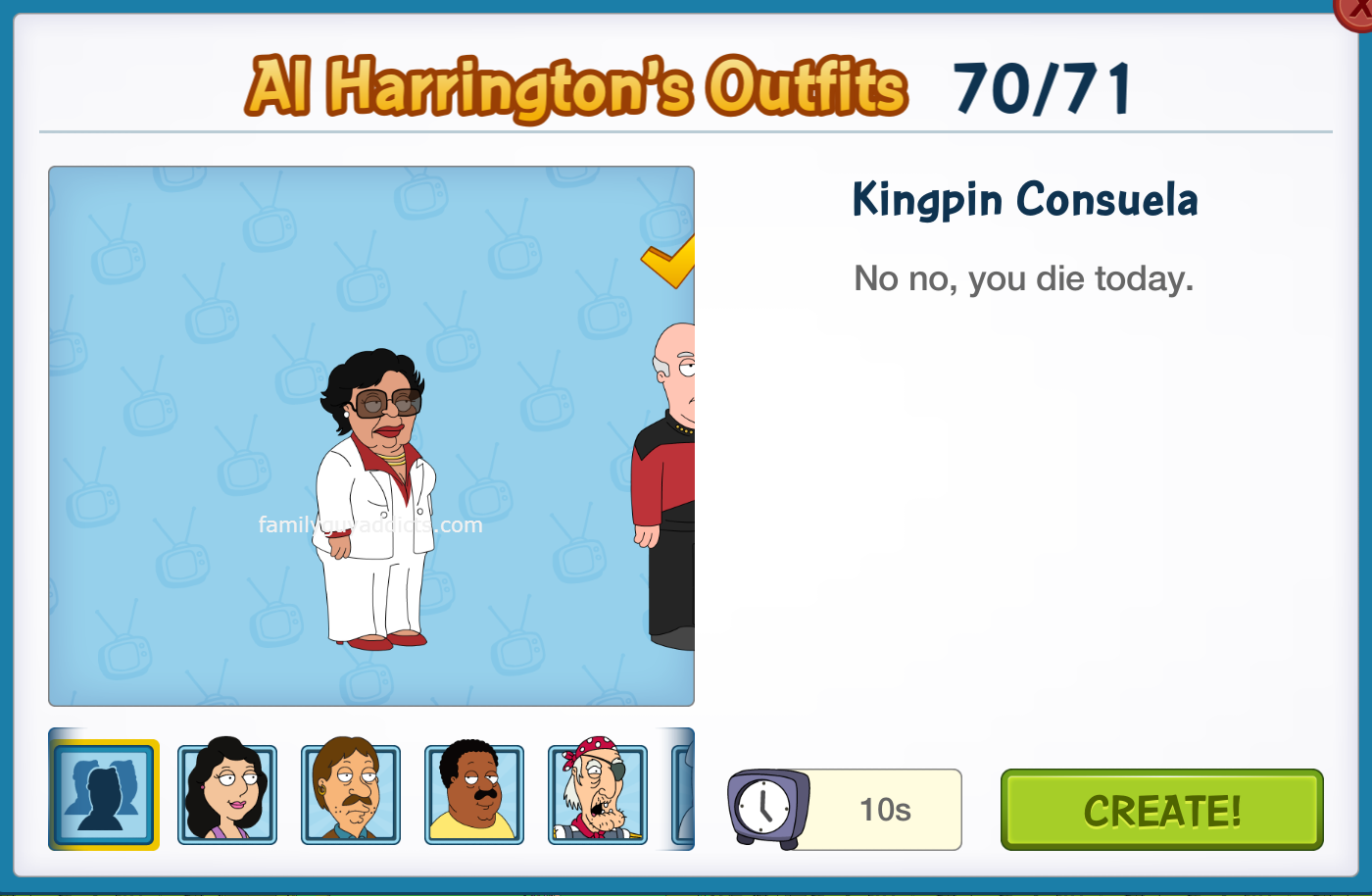The width and height of the screenshot is (1372, 896).
Task: Pick the Bruce character portrait
Action: tap(351, 794)
